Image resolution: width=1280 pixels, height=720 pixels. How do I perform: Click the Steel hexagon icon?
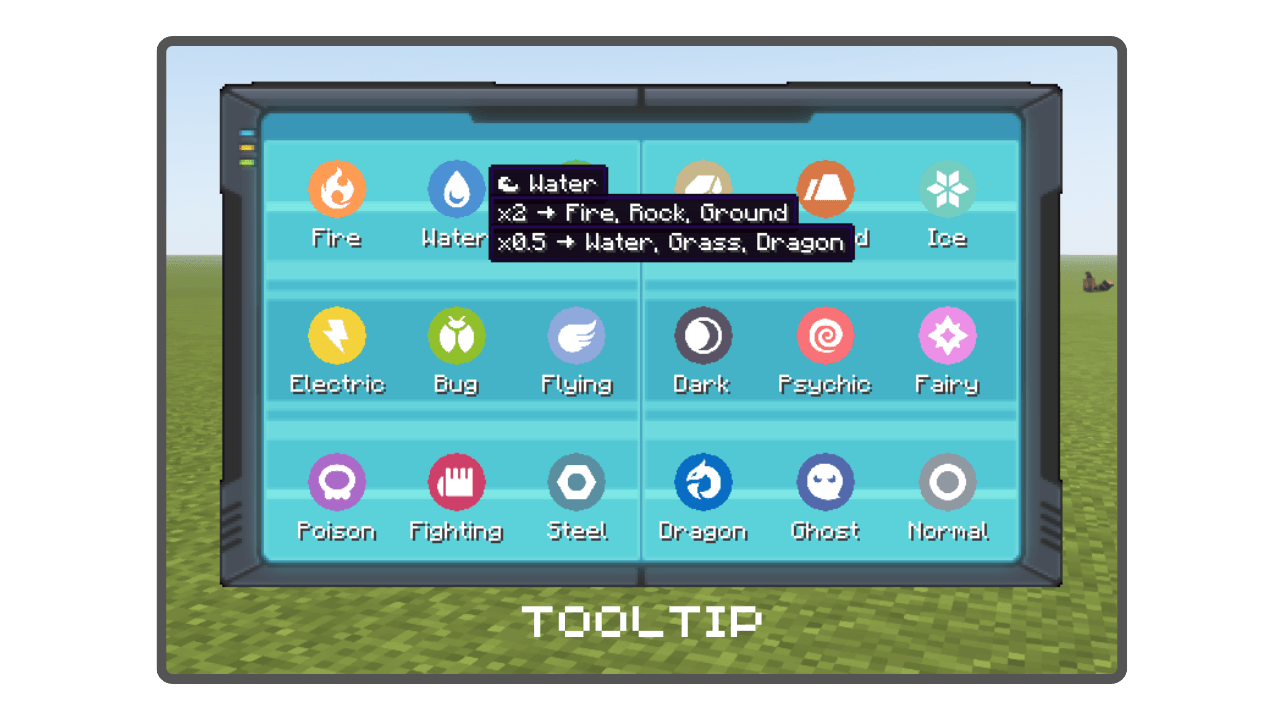577,482
